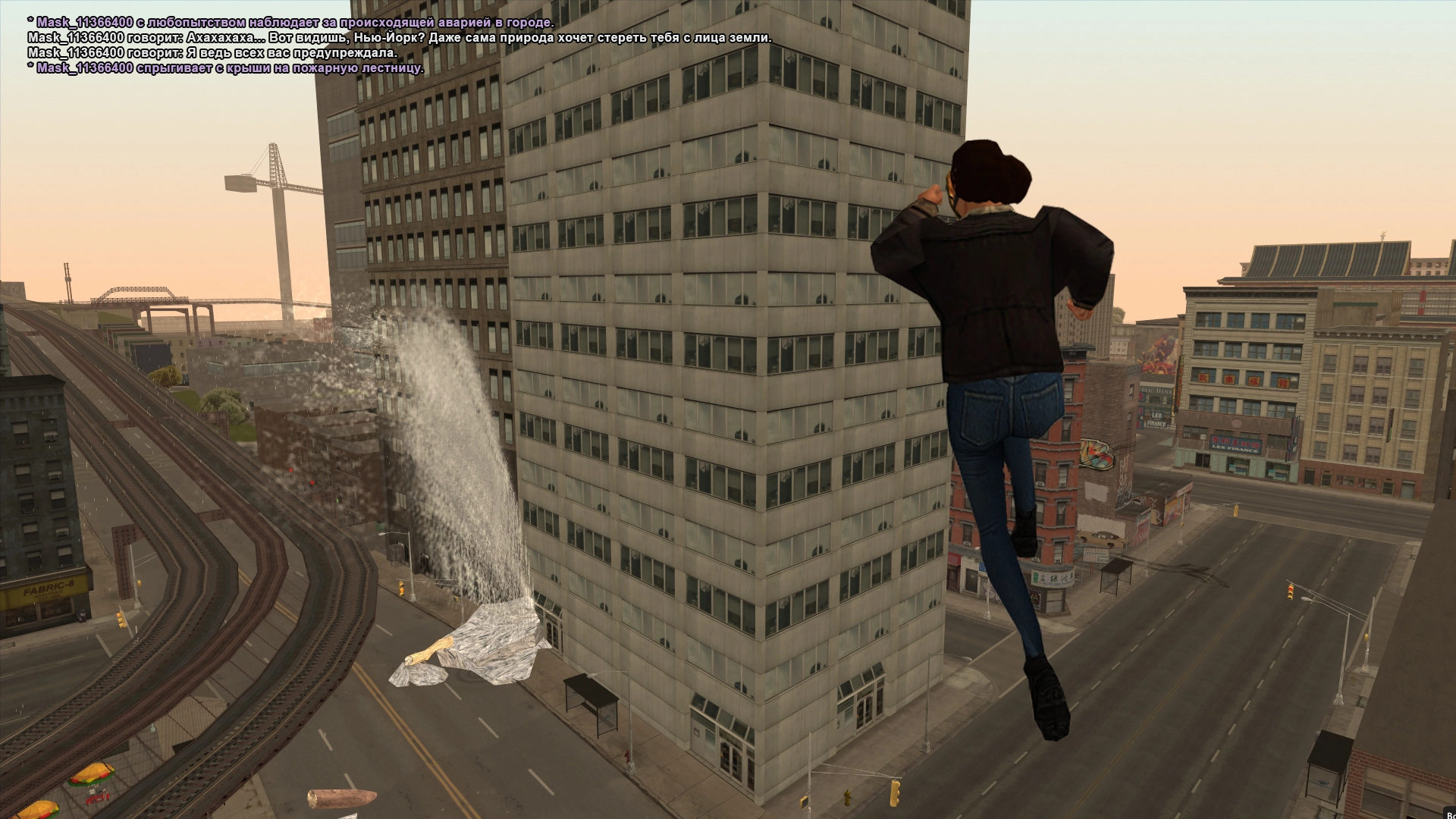
Task: Click the chat line about jumping to the fire escape
Action: [225, 68]
